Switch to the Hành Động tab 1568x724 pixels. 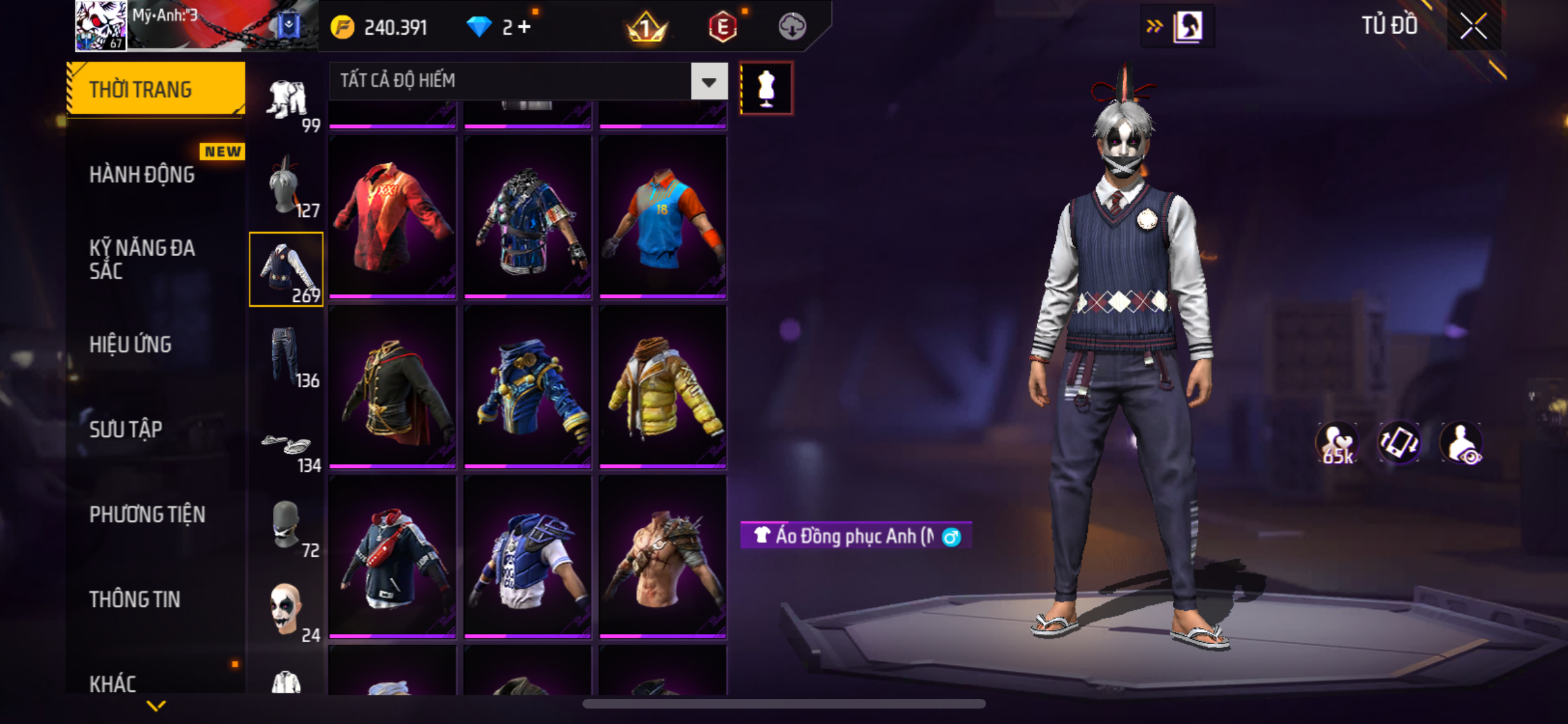[x=142, y=174]
